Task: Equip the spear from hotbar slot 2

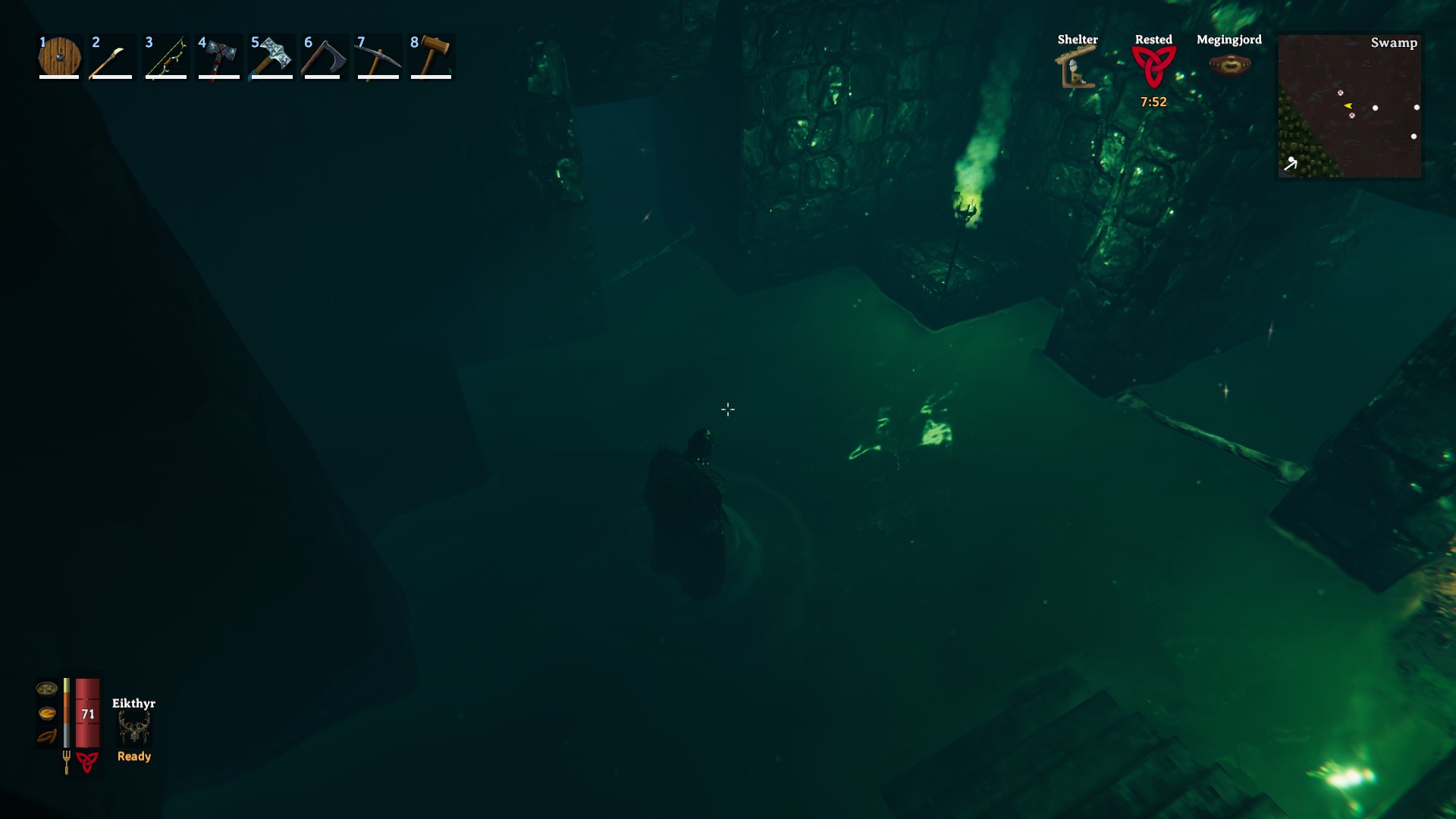Action: (x=112, y=57)
